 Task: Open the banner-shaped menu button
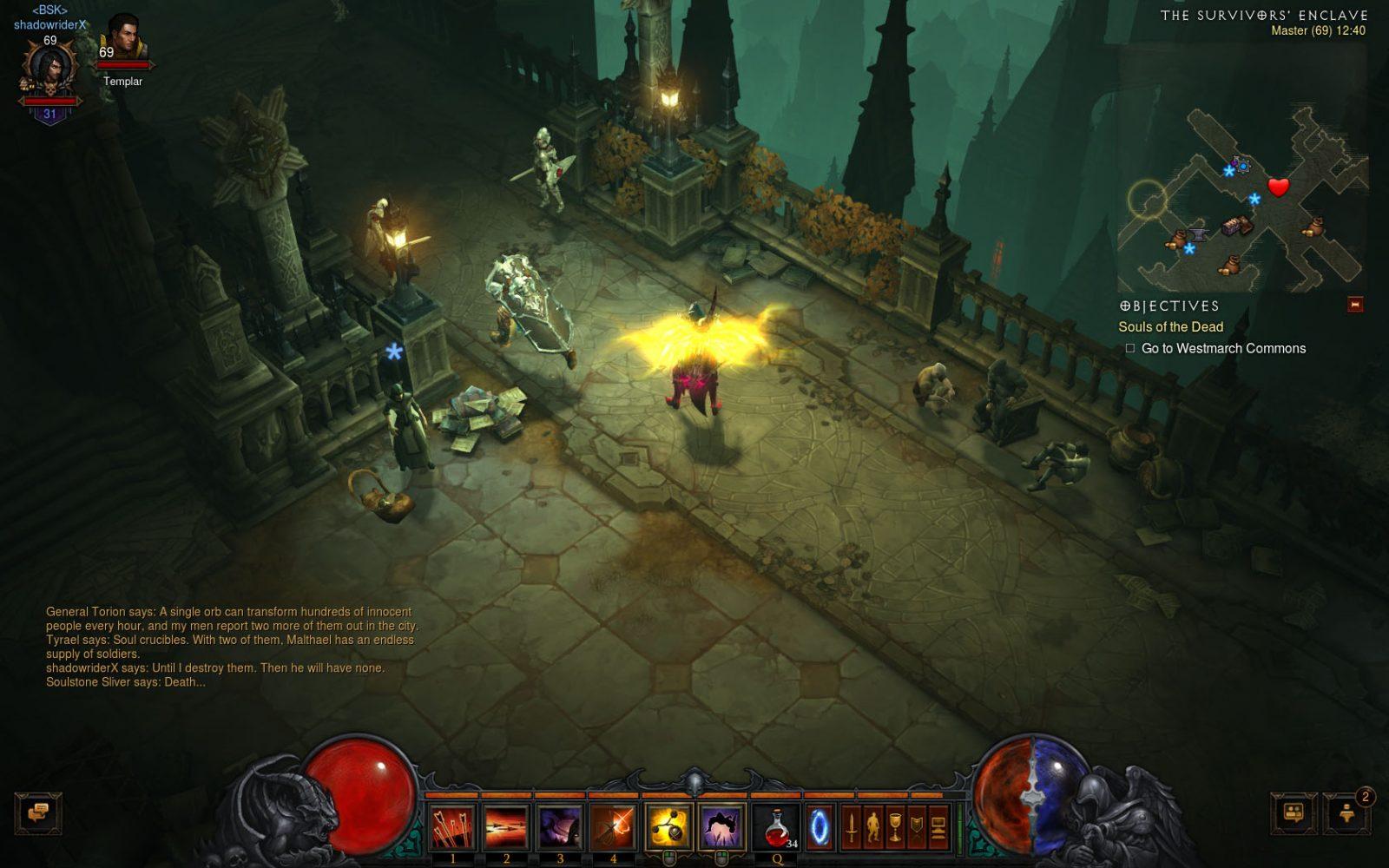(917, 826)
